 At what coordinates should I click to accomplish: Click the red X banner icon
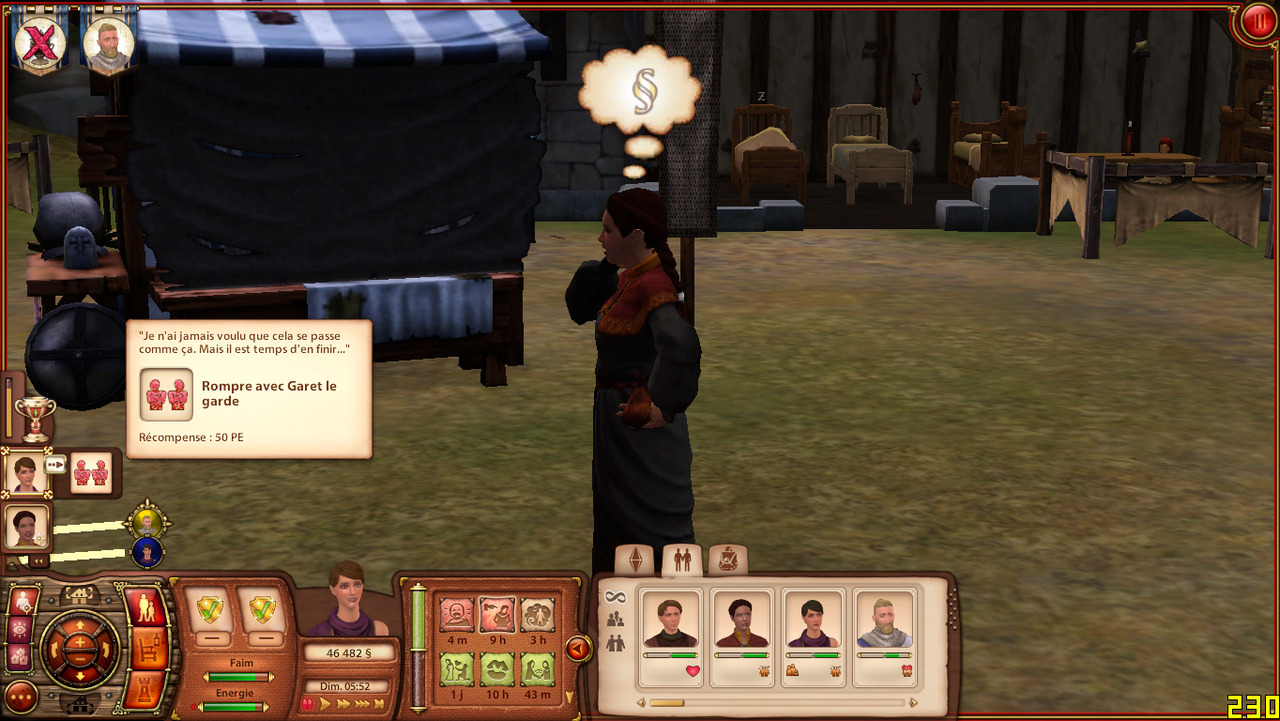pos(40,42)
